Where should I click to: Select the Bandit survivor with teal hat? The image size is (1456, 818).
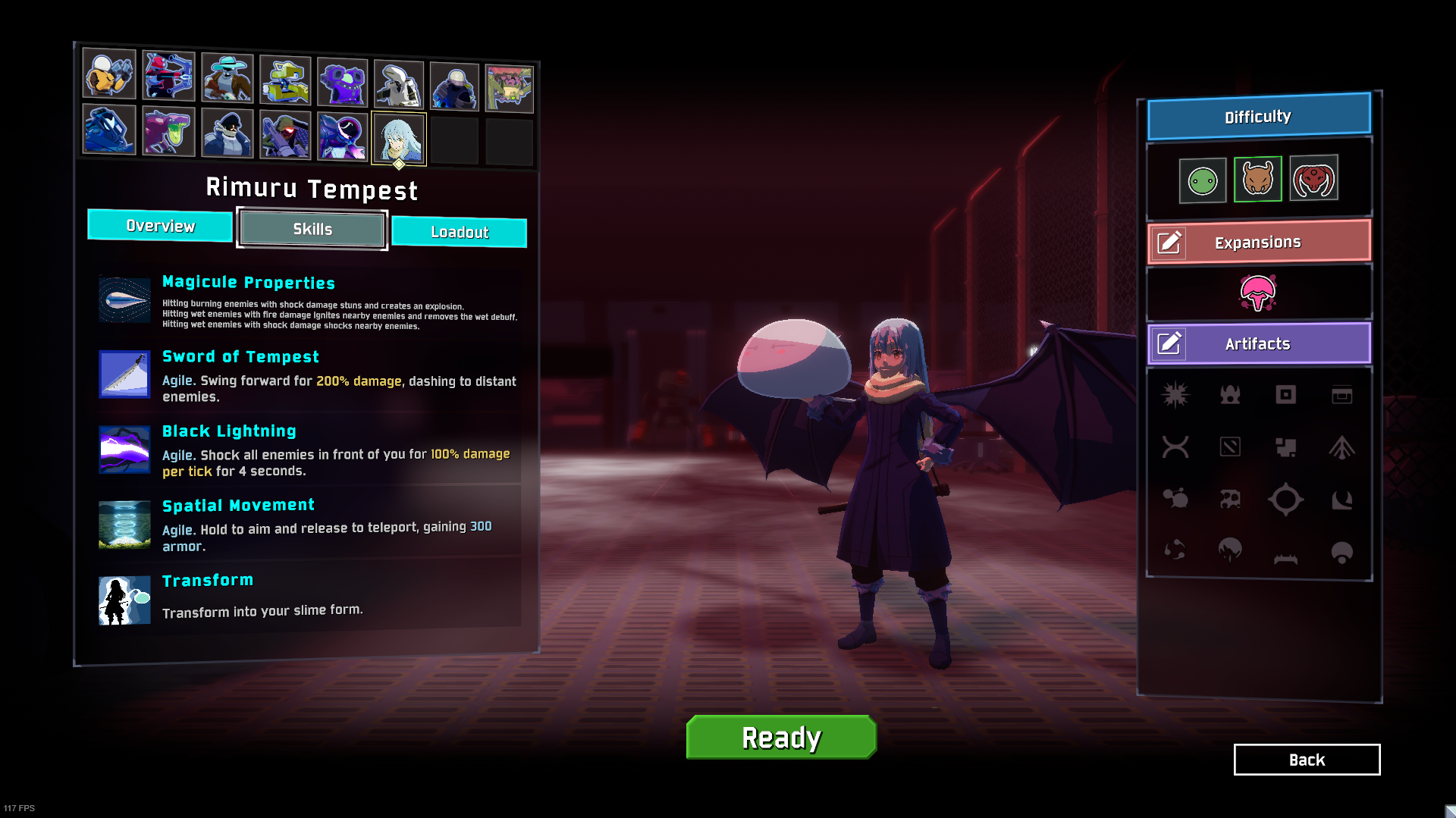pyautogui.click(x=227, y=77)
